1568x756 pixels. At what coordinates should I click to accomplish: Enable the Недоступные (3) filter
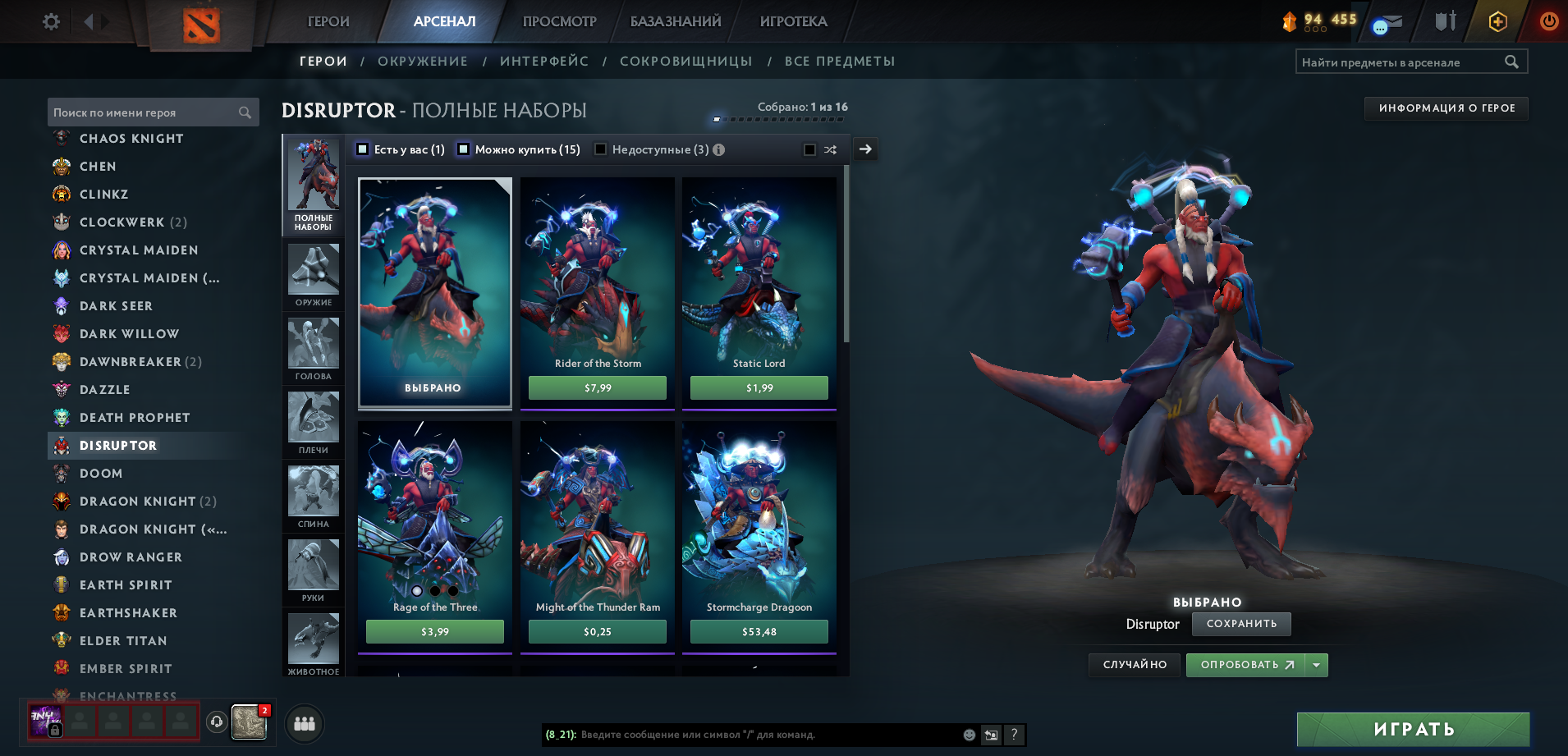pos(600,149)
